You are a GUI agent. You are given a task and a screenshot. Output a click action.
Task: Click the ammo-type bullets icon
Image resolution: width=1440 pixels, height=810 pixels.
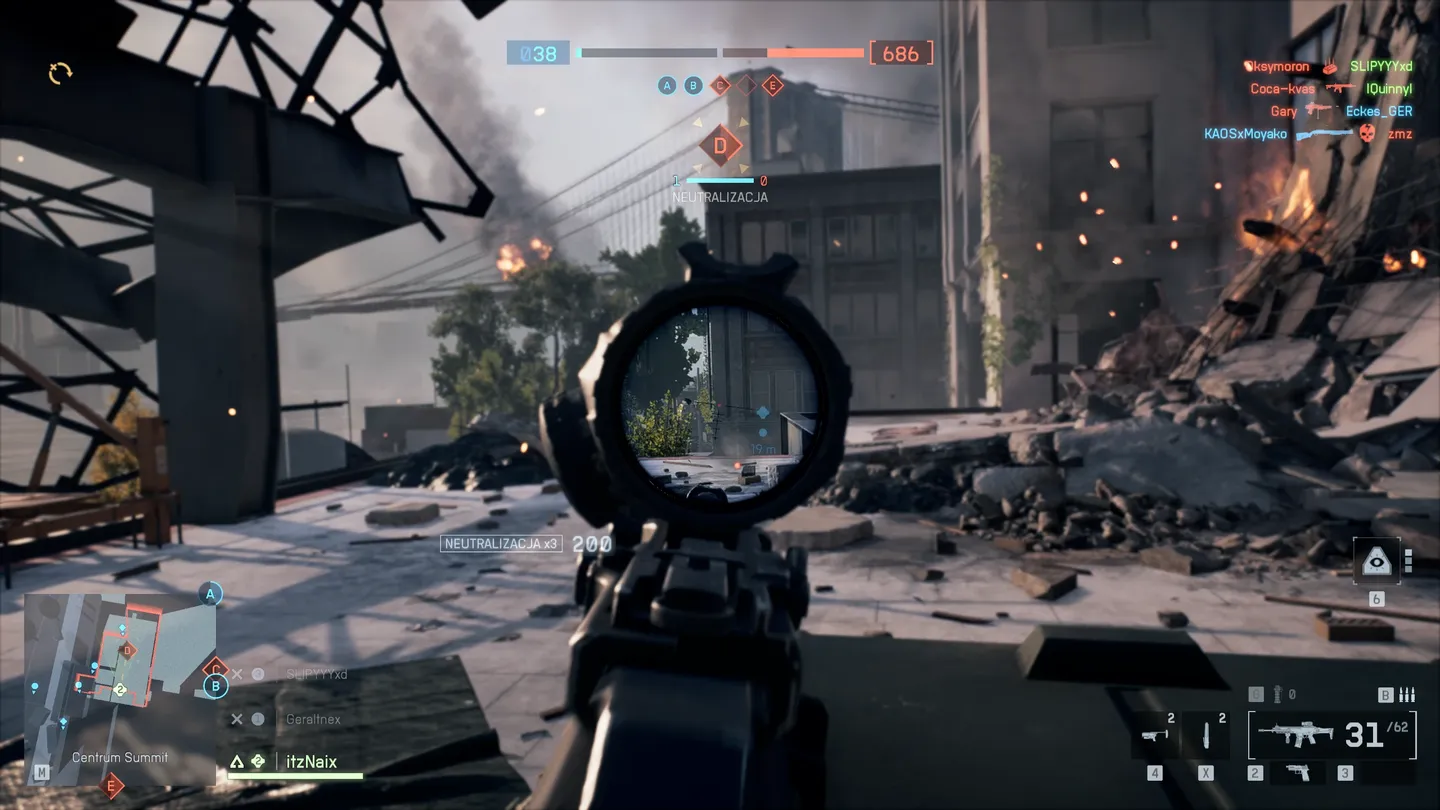click(x=1406, y=694)
